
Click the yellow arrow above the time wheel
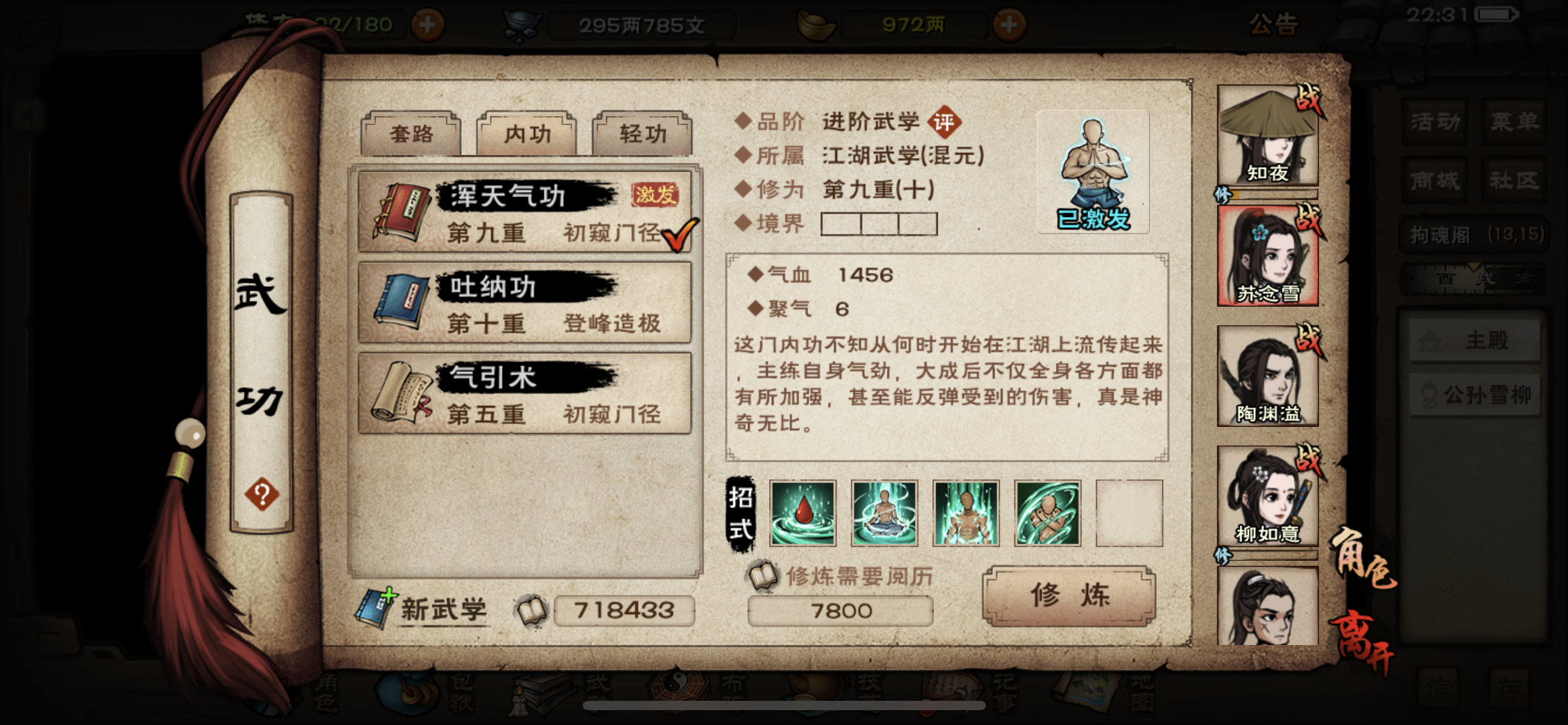point(1474,268)
